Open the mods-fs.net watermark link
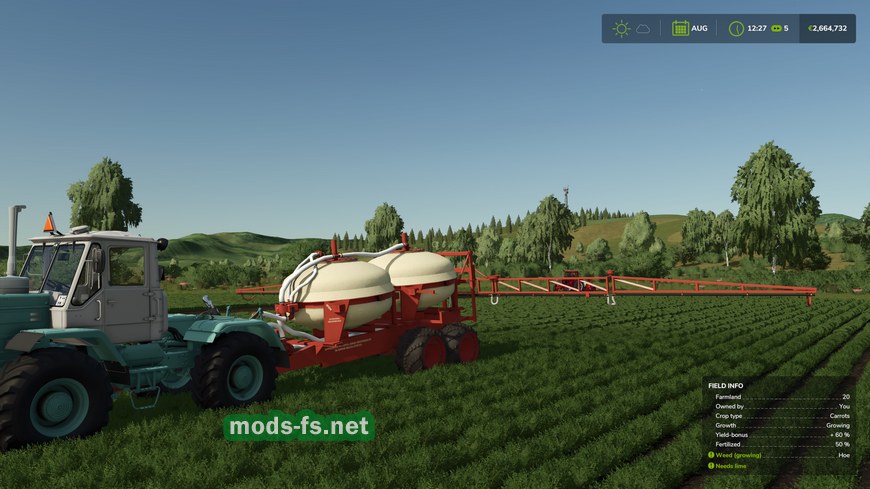Image resolution: width=870 pixels, height=489 pixels. [299, 427]
